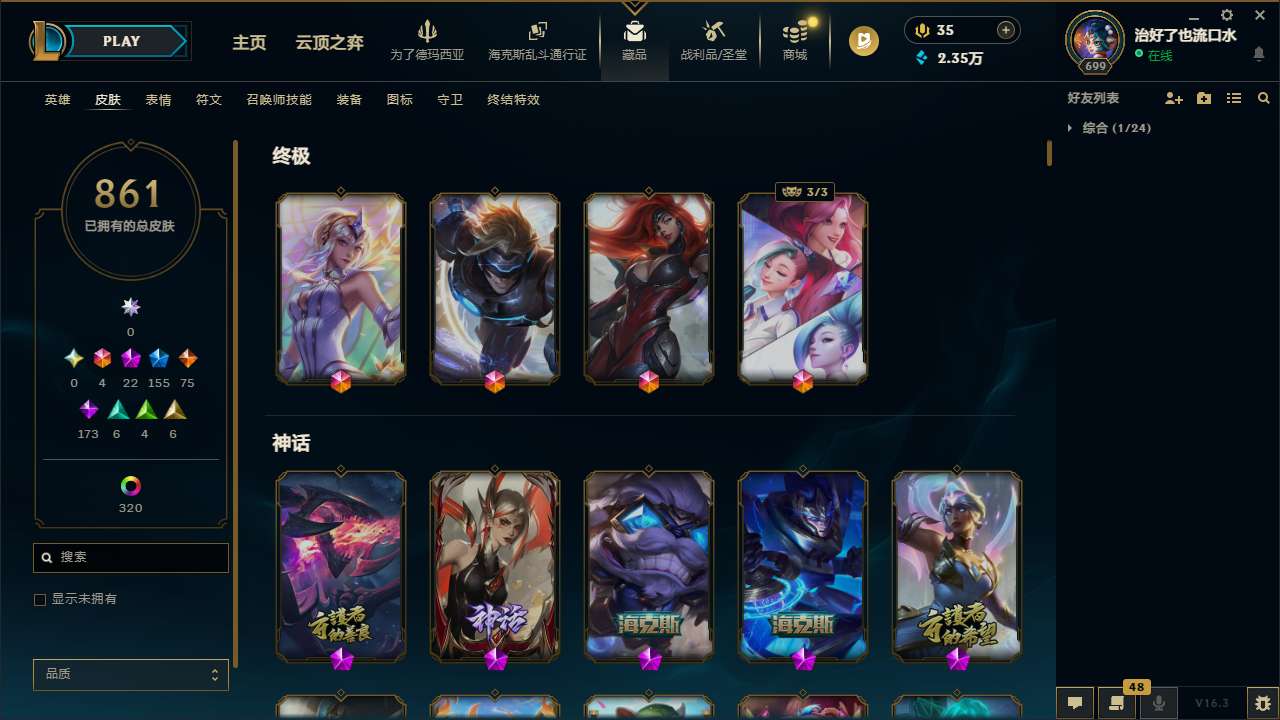Viewport: 1280px width, 720px height.
Task: Click the PLAY button
Action: (121, 41)
